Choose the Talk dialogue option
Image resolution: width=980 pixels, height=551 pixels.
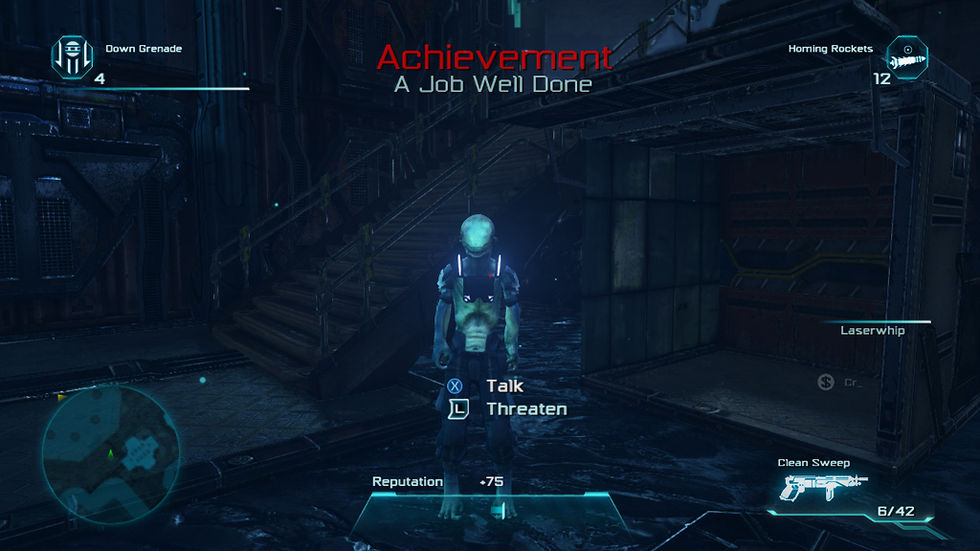(x=504, y=385)
